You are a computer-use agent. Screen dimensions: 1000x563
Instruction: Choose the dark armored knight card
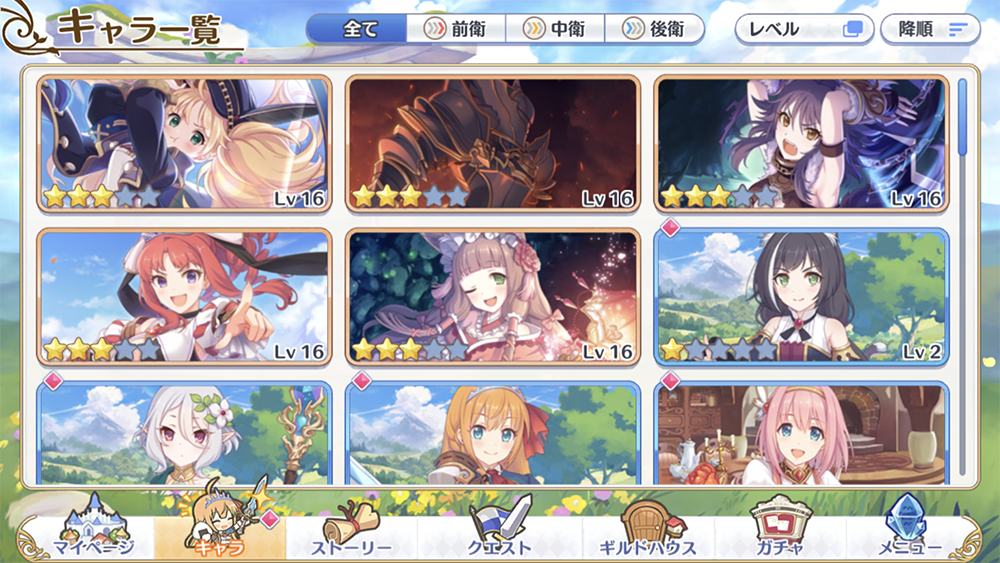493,144
